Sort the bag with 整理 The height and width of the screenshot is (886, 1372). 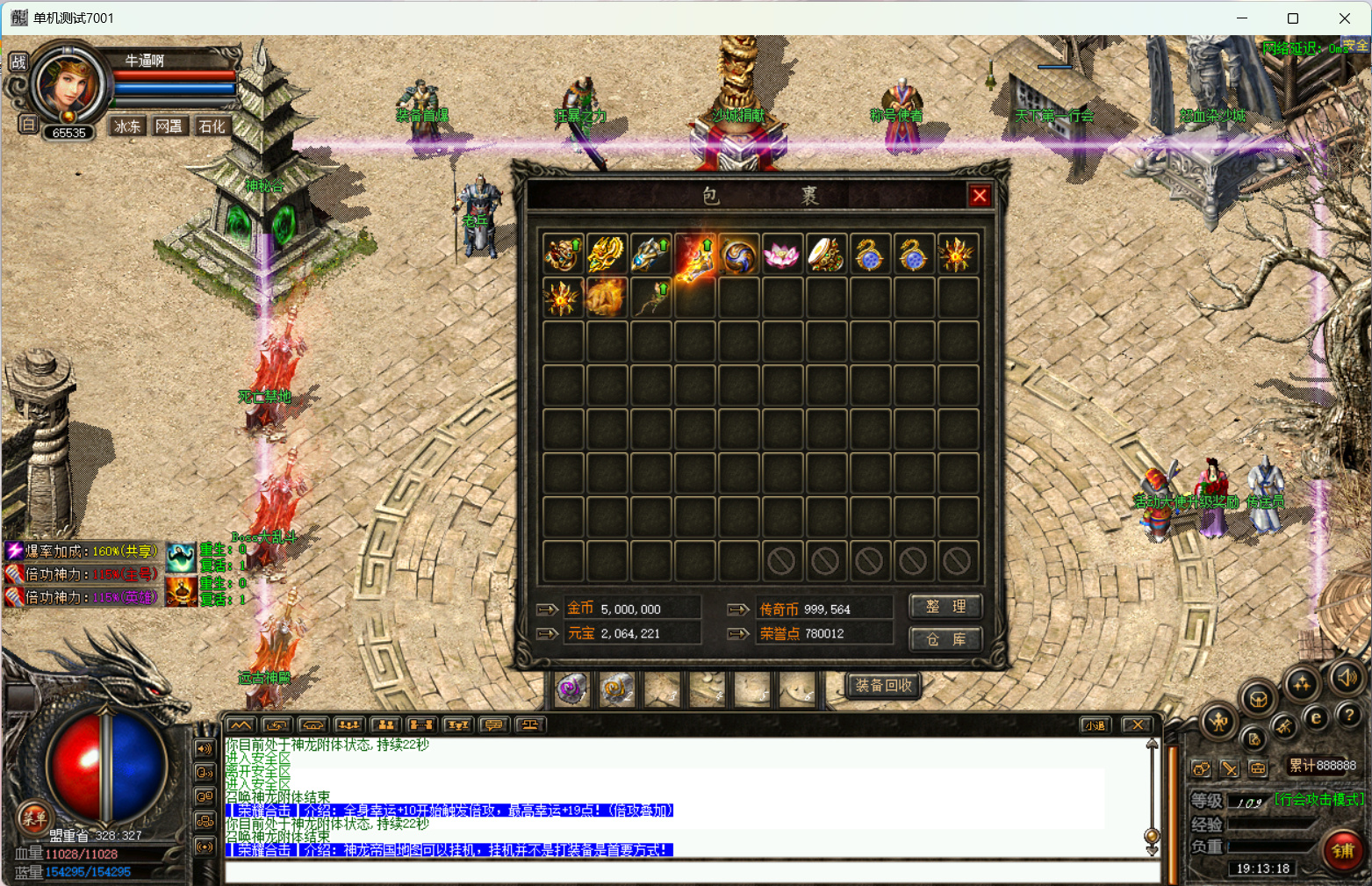945,607
